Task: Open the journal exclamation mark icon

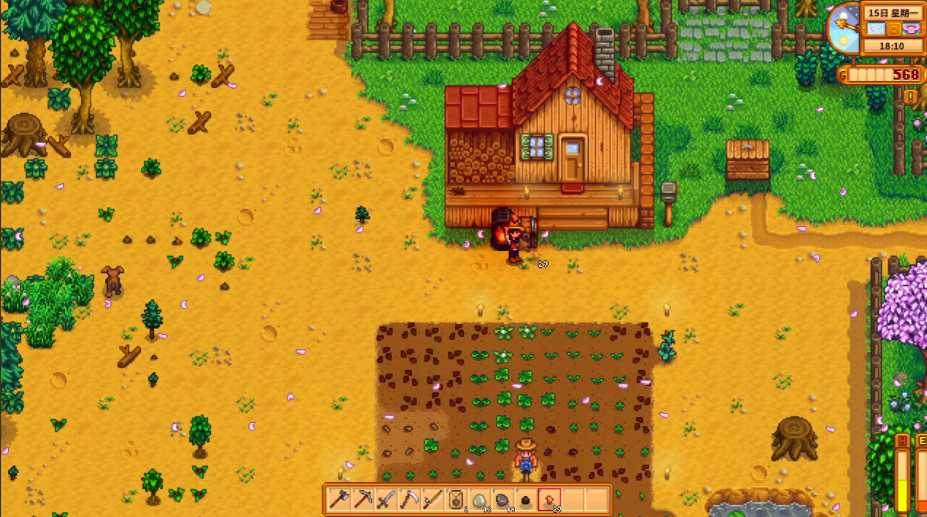Action: click(910, 96)
